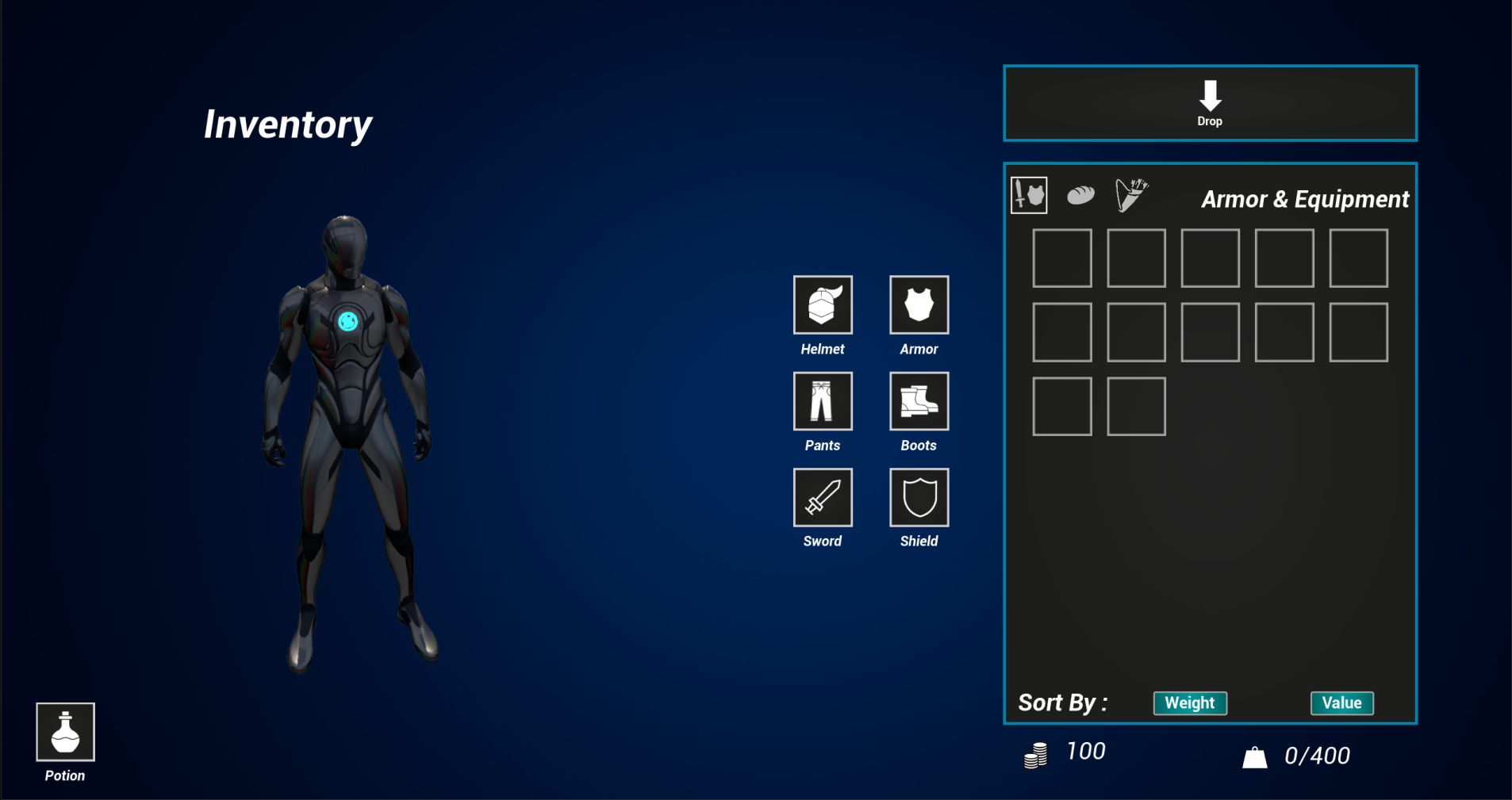This screenshot has height=800, width=1512.
Task: Open the Armor & Equipment category tab
Action: coord(1028,194)
